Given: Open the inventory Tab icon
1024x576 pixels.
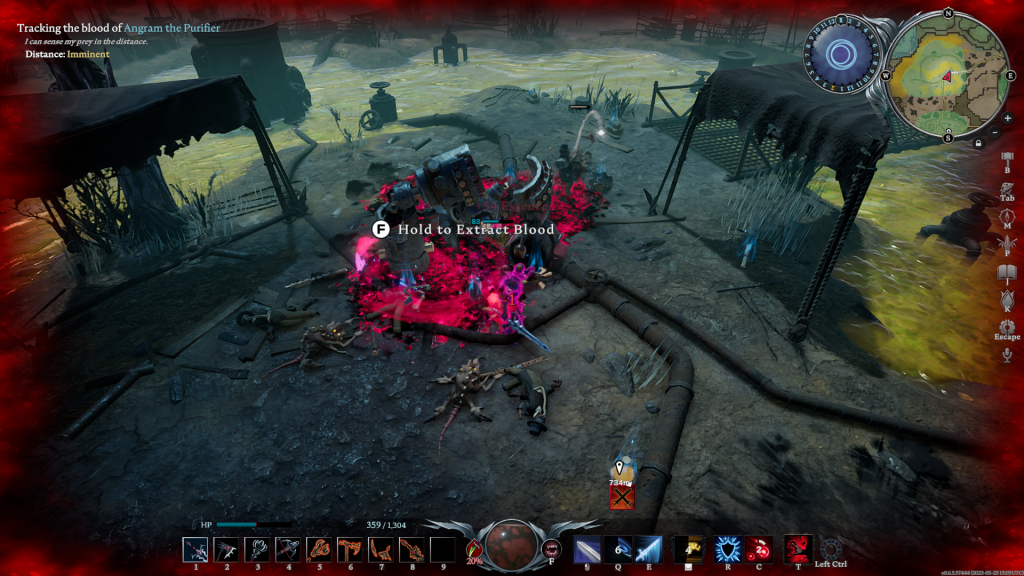Looking at the screenshot, I should pyautogui.click(x=1007, y=186).
